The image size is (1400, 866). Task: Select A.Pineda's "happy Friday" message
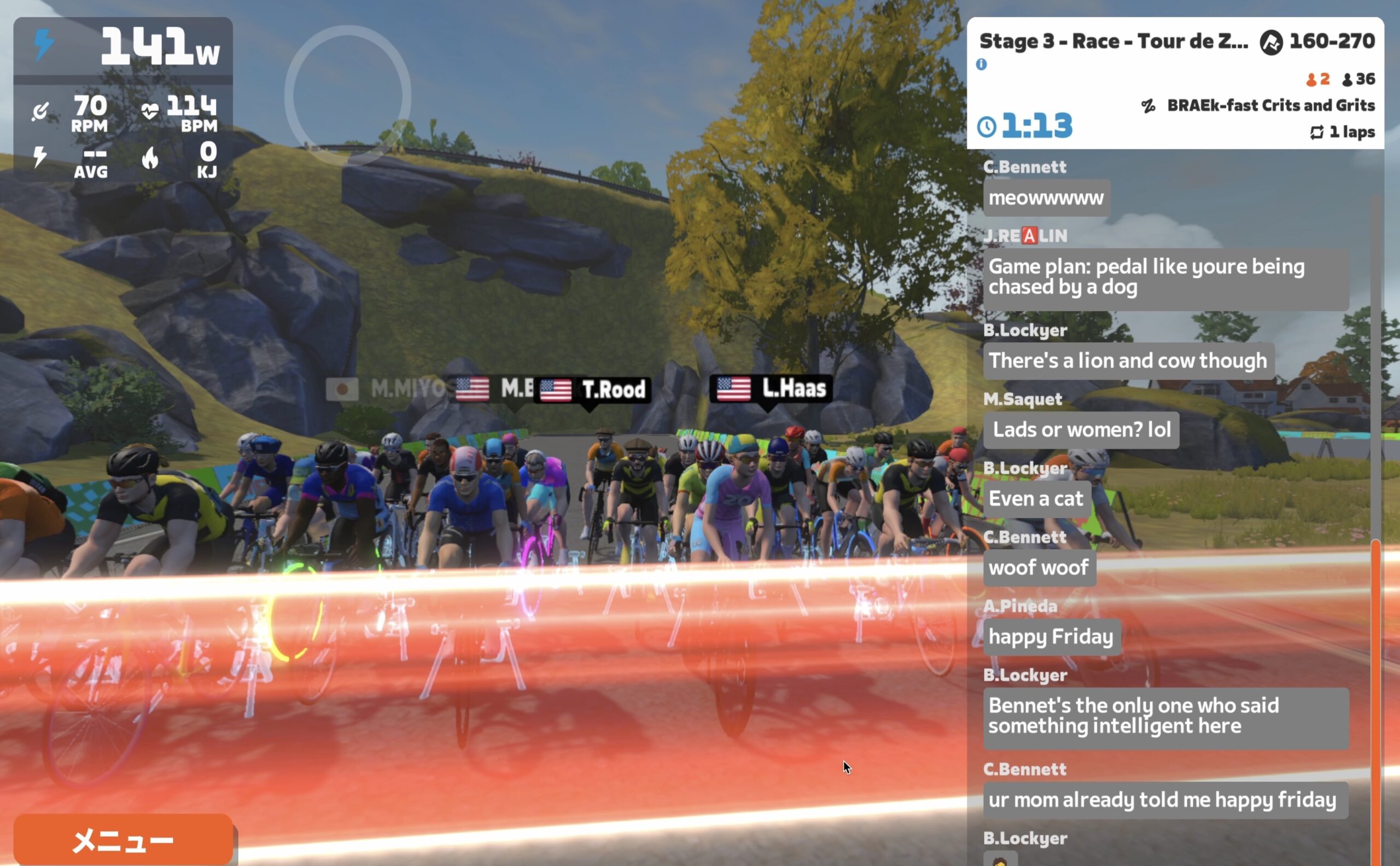pos(1051,636)
